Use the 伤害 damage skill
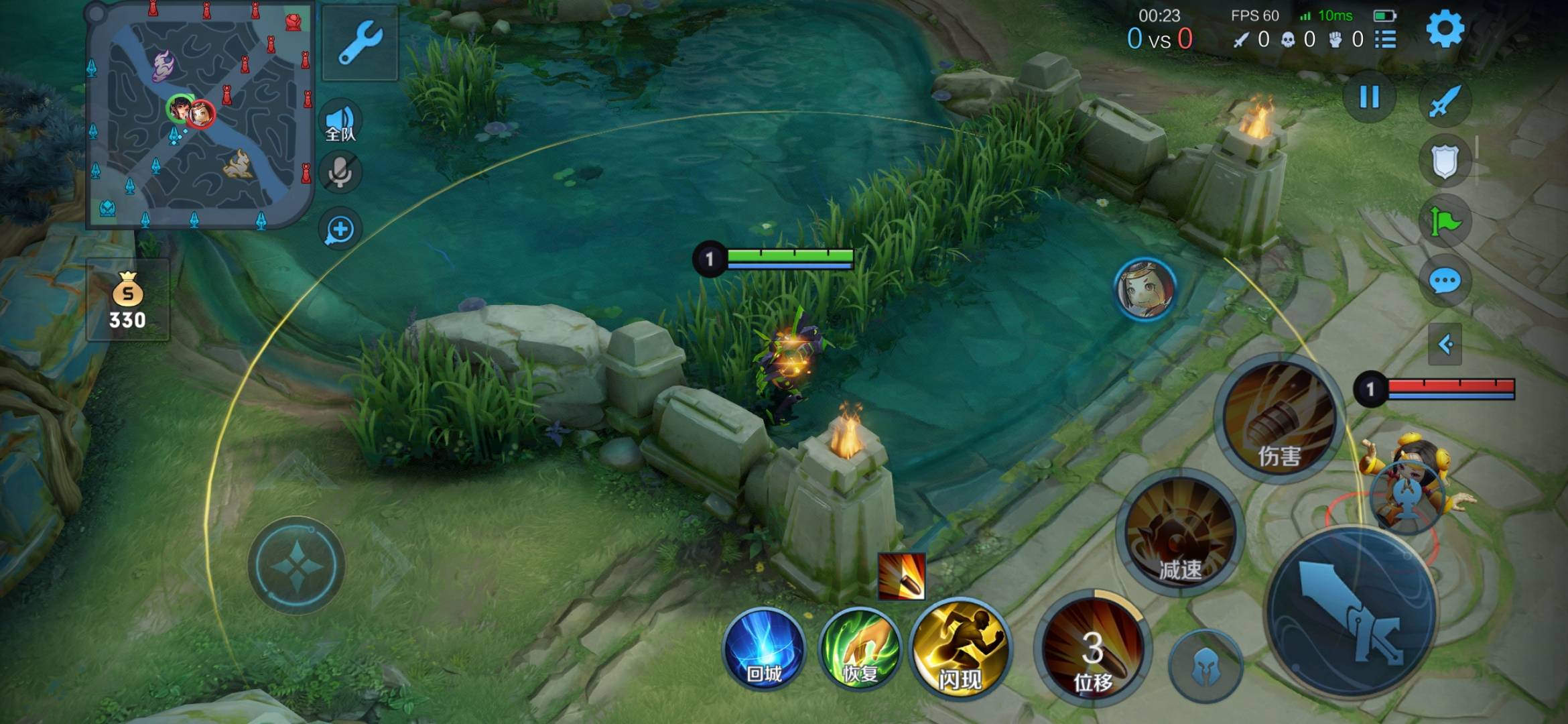Screen dimensions: 1568x724 tap(1279, 417)
